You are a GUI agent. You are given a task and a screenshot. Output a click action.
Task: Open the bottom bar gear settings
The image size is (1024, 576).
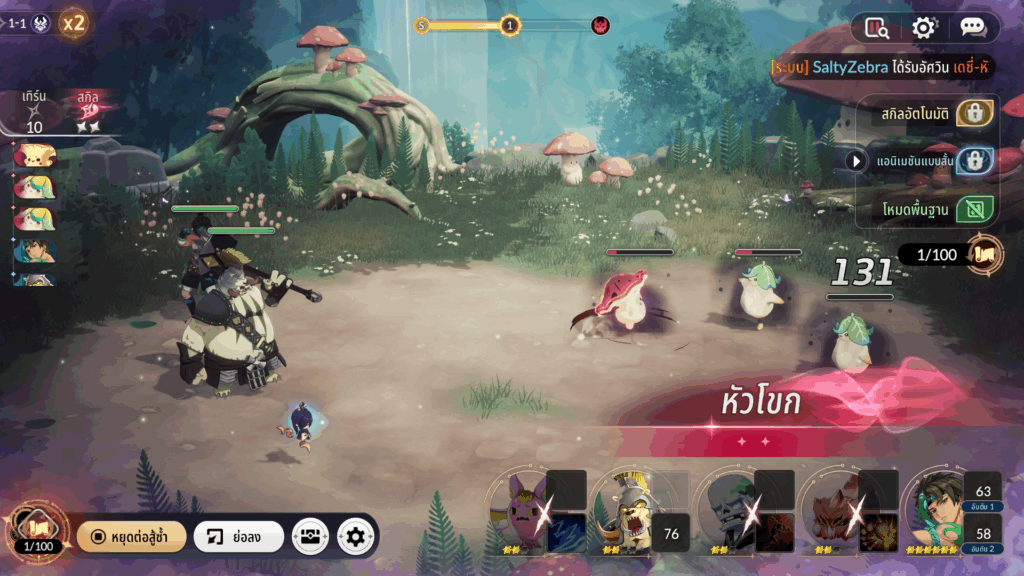click(x=355, y=536)
